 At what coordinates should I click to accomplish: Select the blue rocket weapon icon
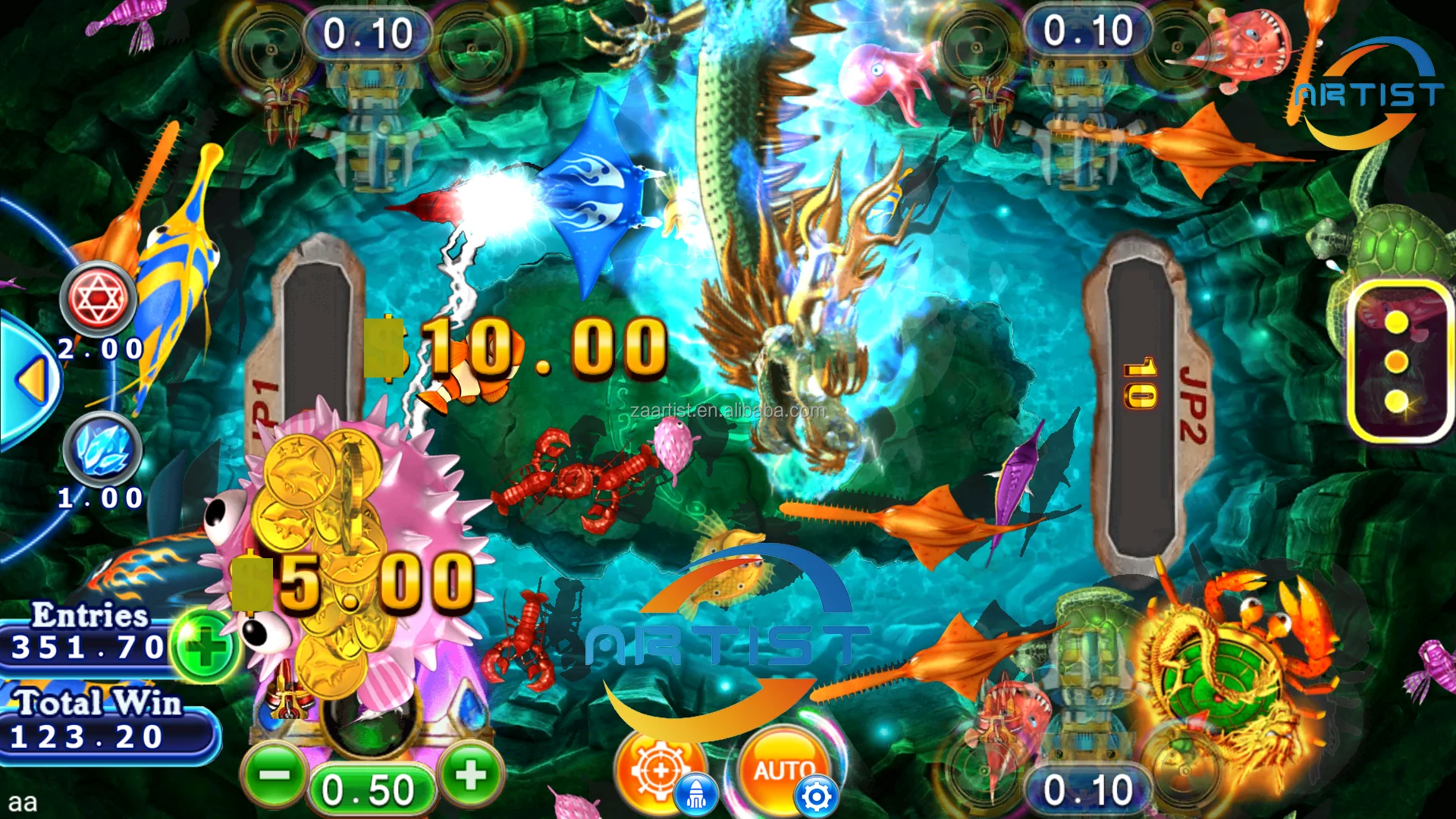pyautogui.click(x=696, y=795)
